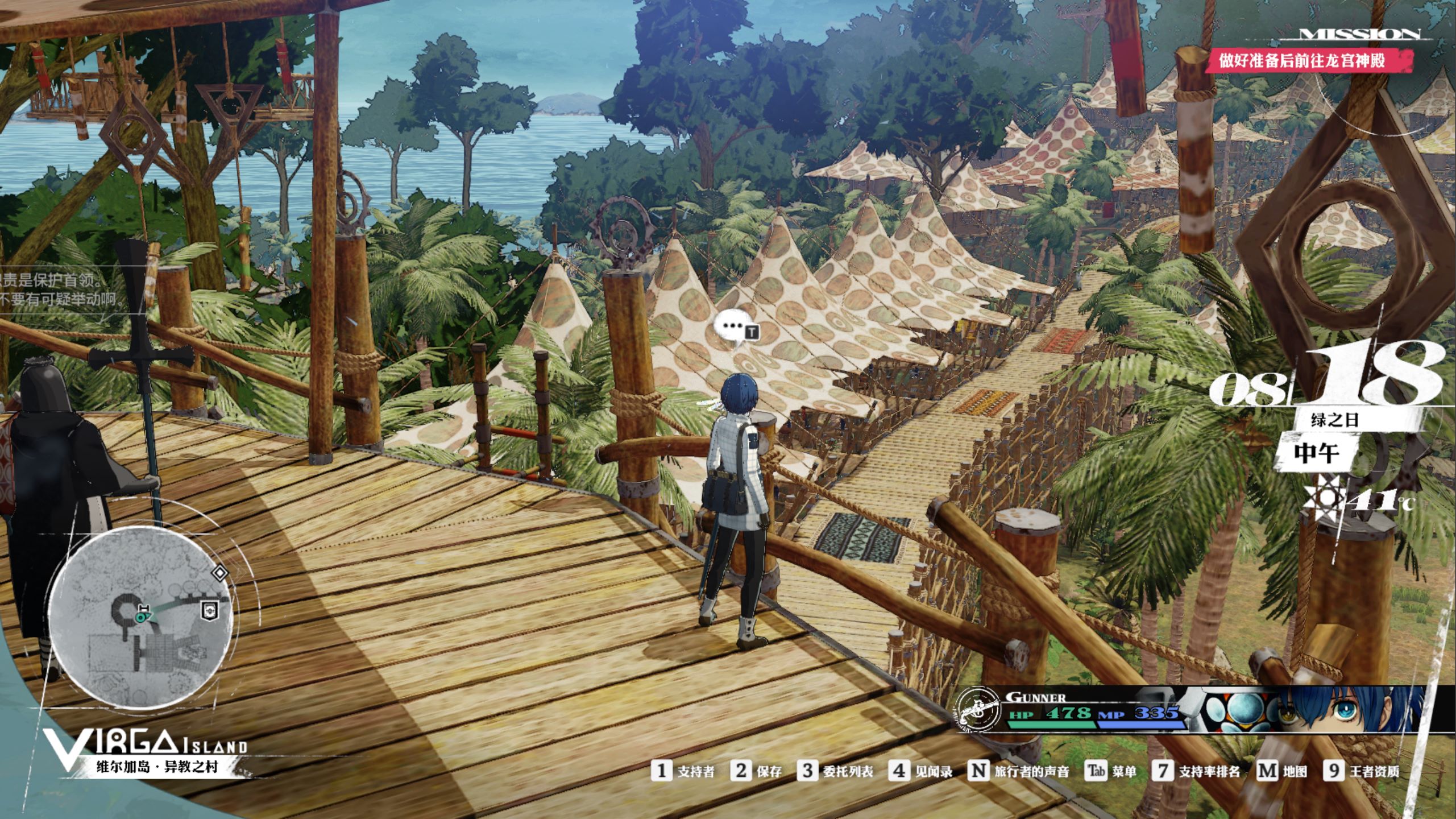1456x819 pixels.
Task: Click the circular minimap
Action: tap(140, 618)
